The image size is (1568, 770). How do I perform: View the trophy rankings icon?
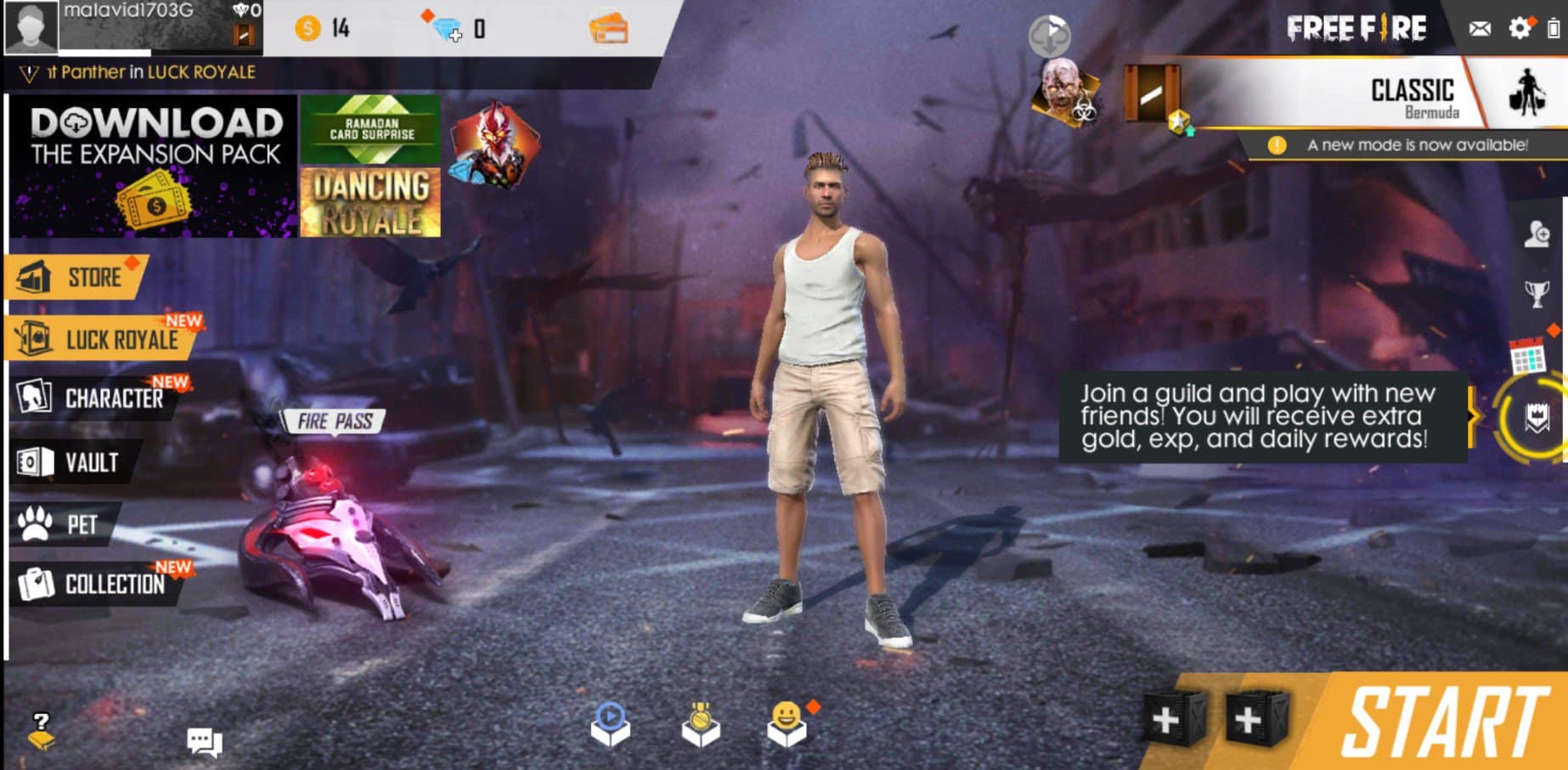coord(1537,294)
